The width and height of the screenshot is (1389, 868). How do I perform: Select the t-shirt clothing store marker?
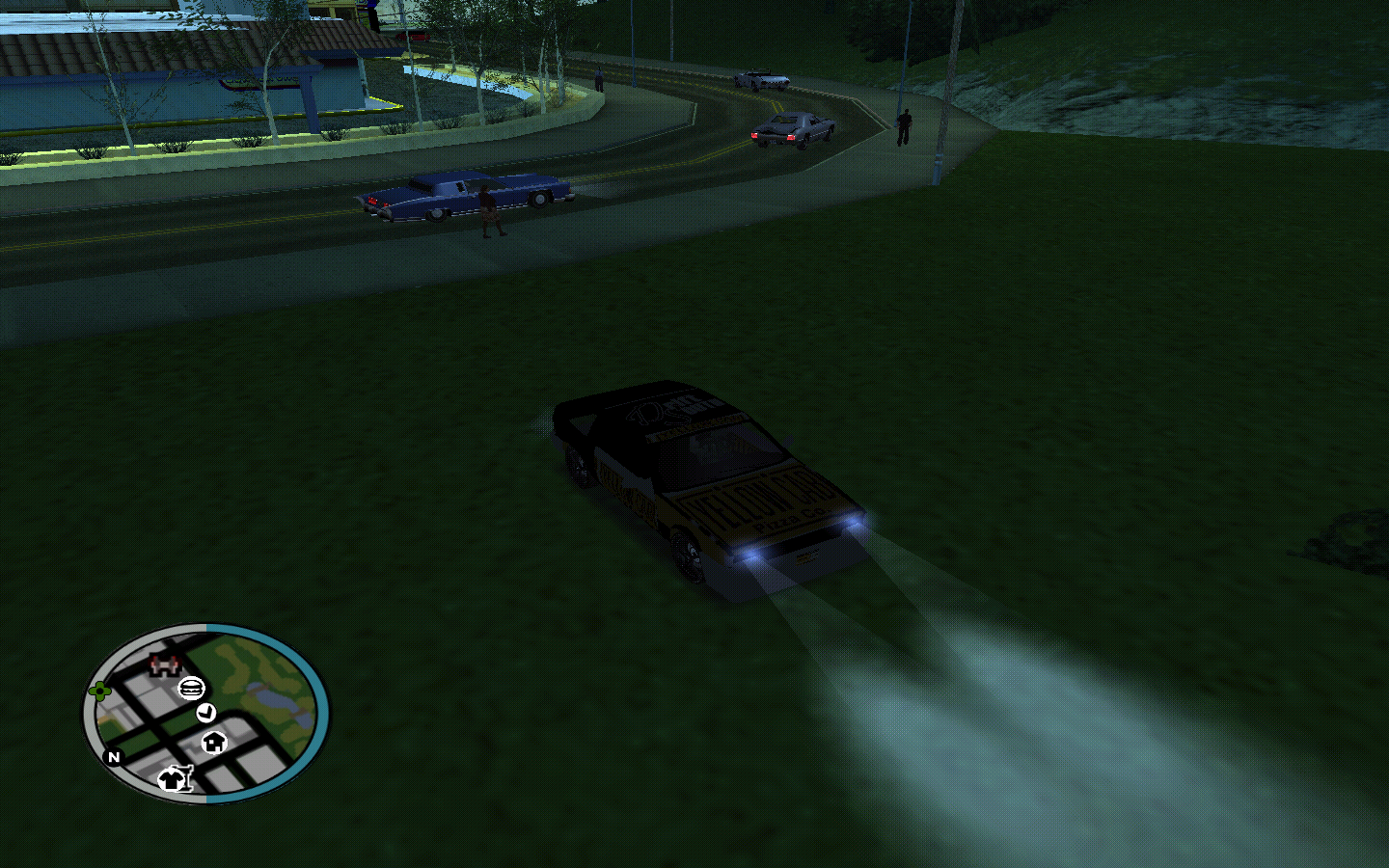tap(175, 777)
